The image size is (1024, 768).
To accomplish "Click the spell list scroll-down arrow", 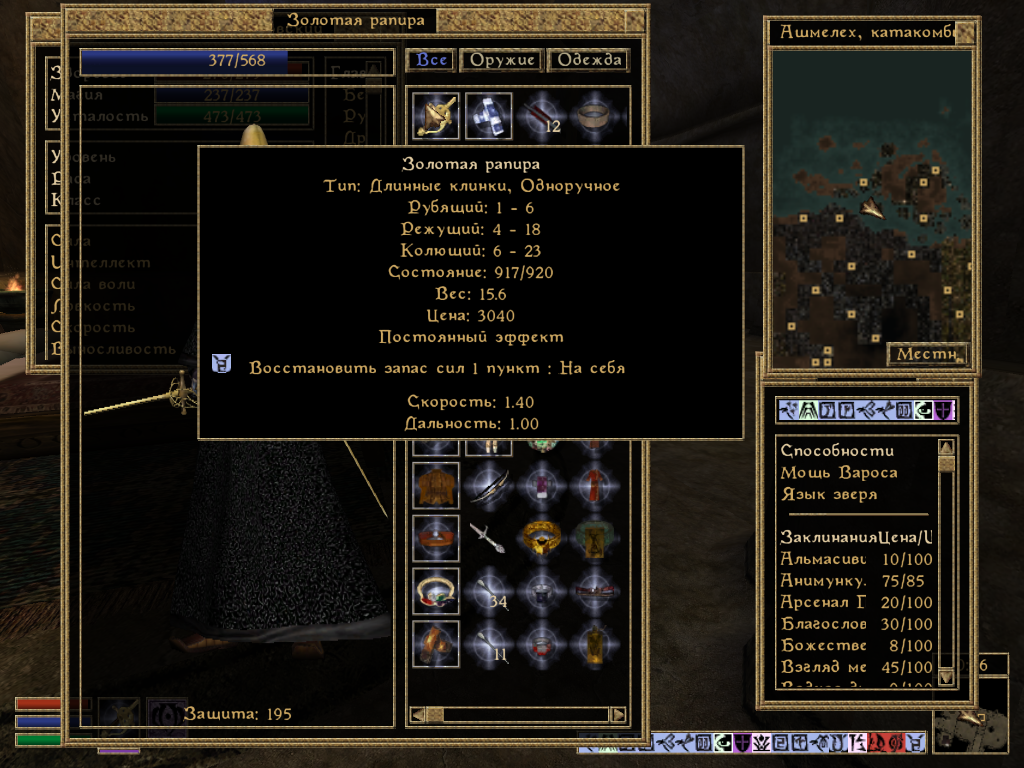I will 946,677.
